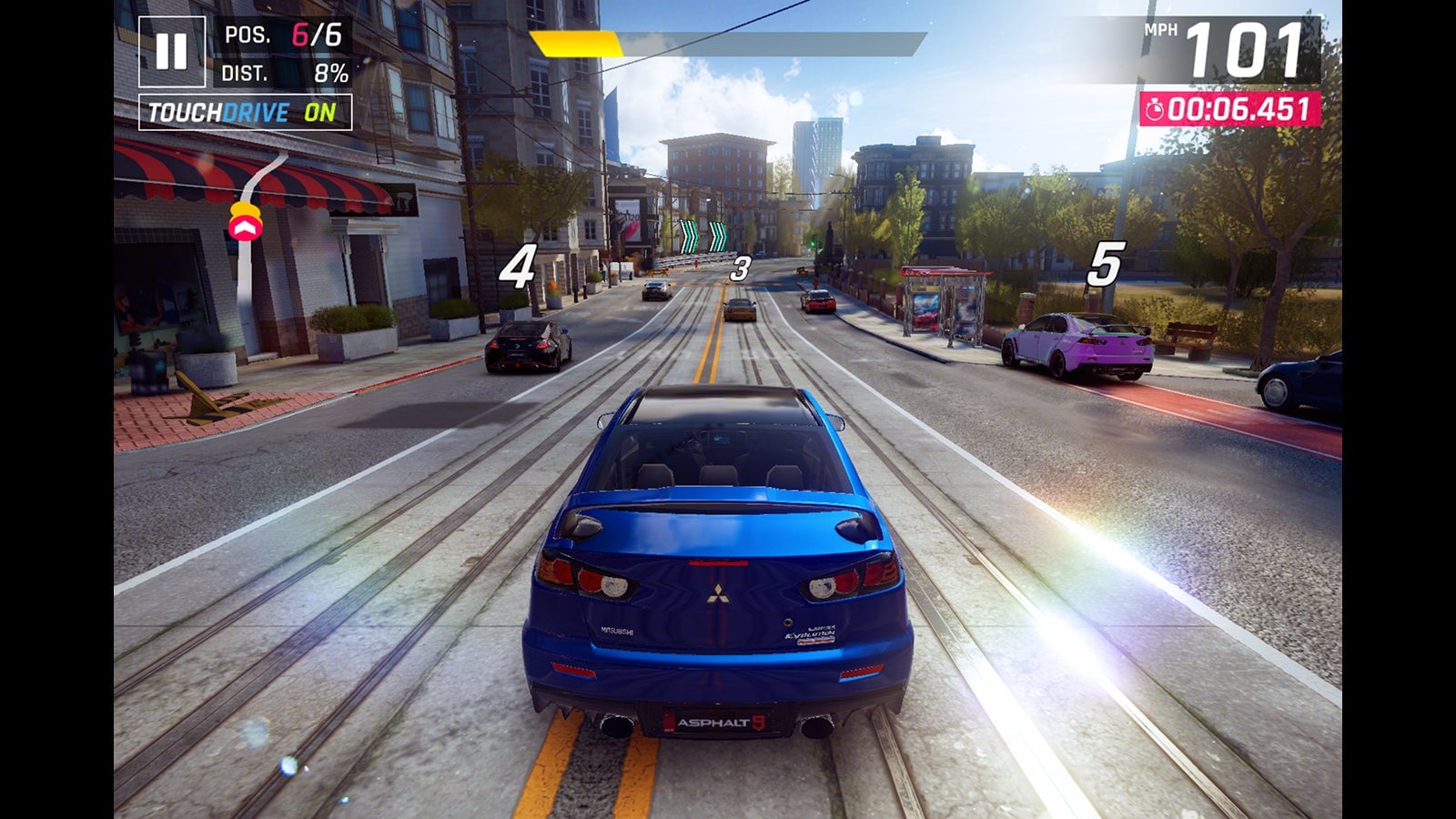Click opponent position marker 5
This screenshot has width=1456, height=819.
[1106, 265]
